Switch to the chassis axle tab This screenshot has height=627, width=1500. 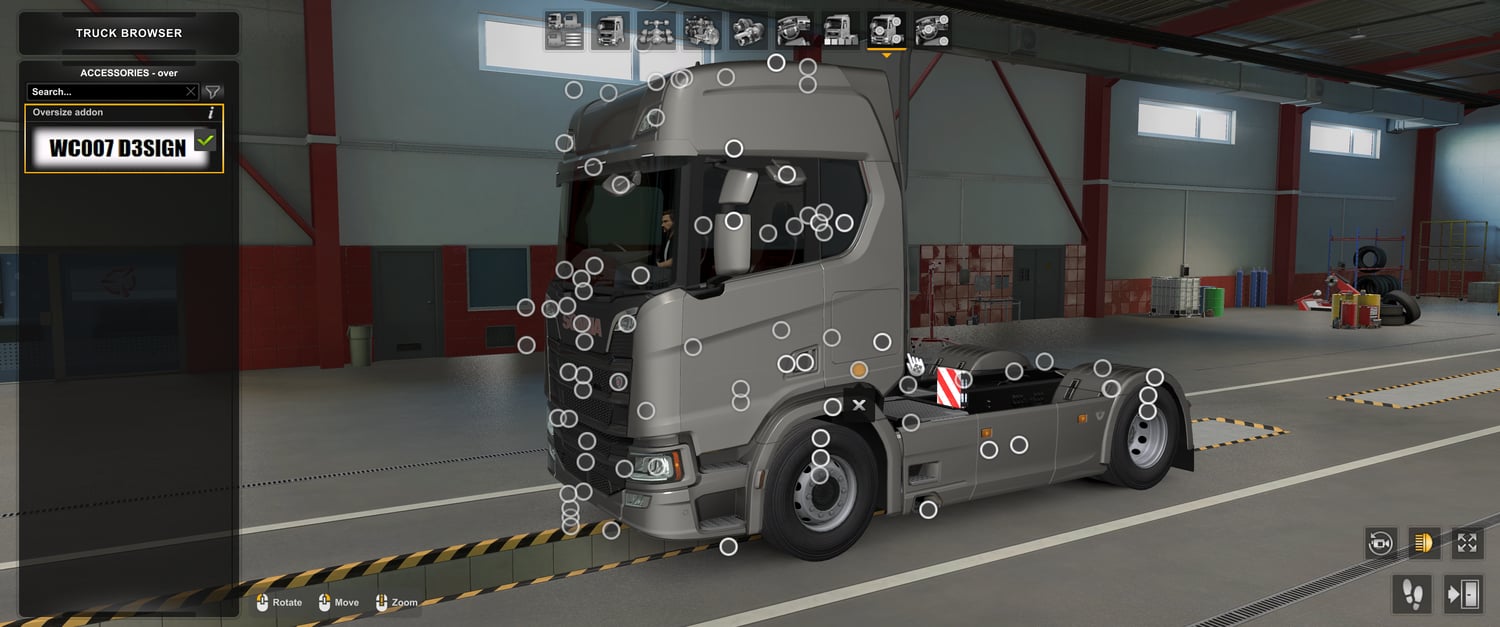[656, 31]
